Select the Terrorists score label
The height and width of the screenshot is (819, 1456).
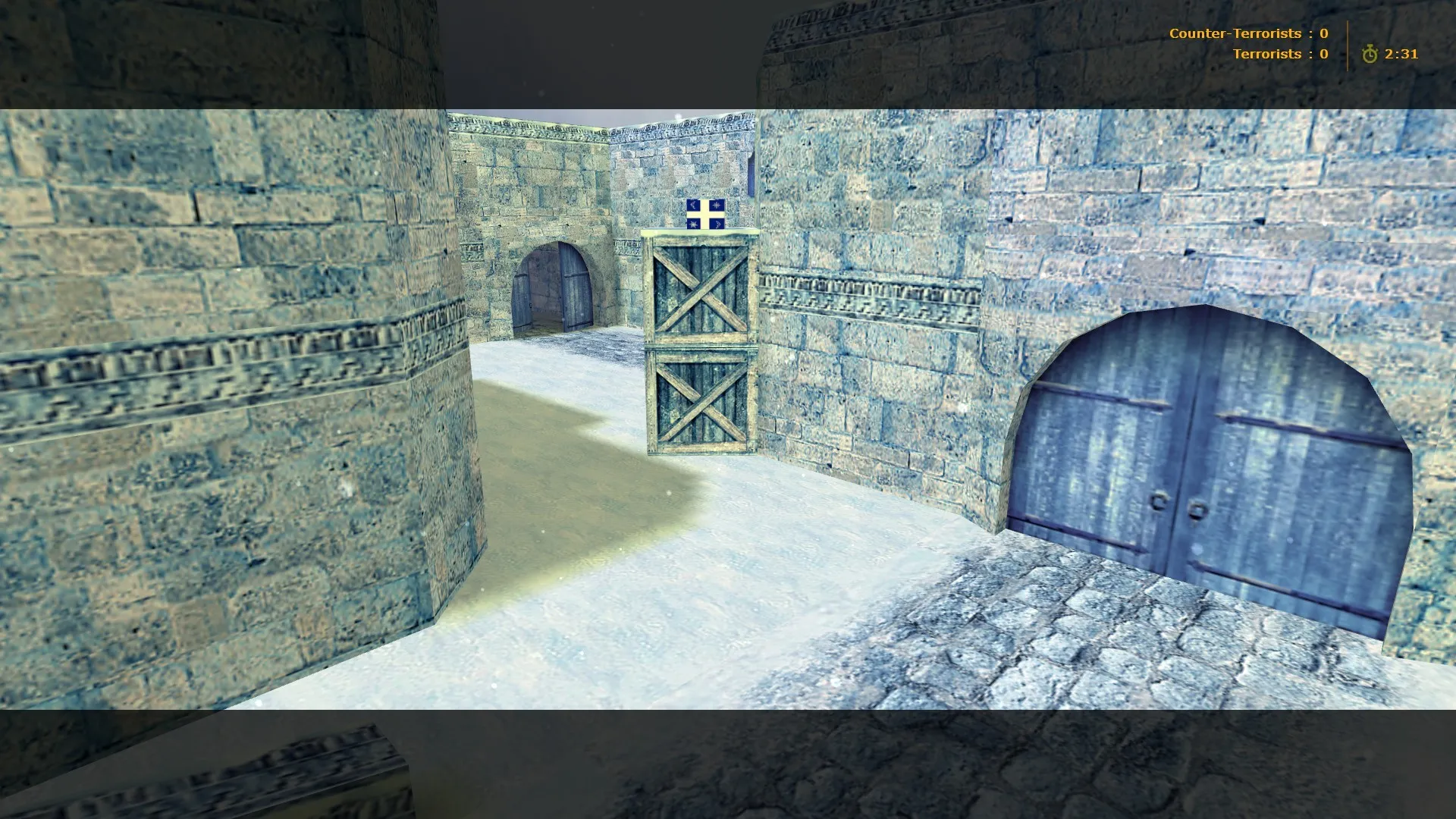click(1268, 54)
